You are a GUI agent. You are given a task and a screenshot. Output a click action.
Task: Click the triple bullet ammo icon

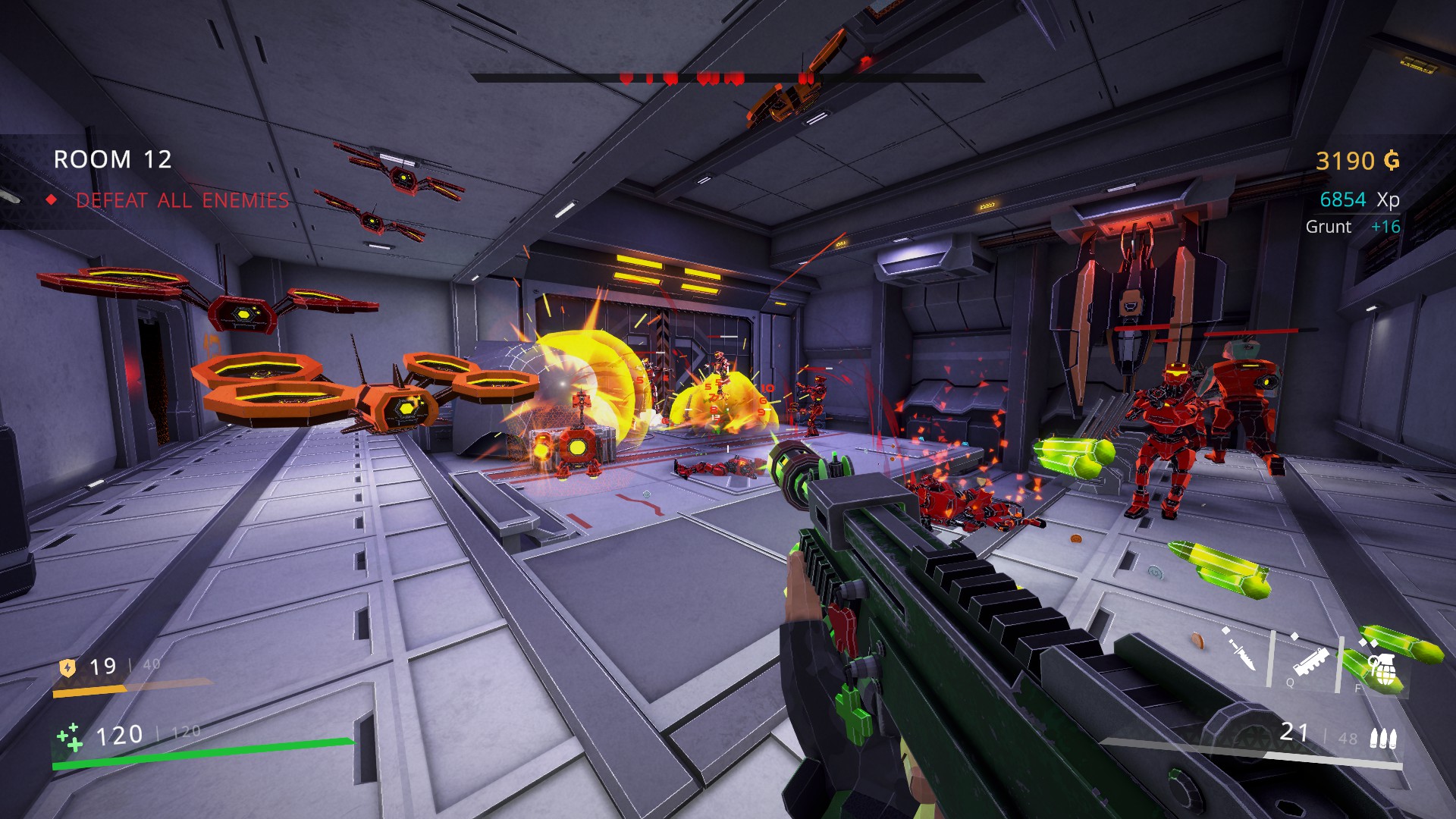coord(1382,738)
